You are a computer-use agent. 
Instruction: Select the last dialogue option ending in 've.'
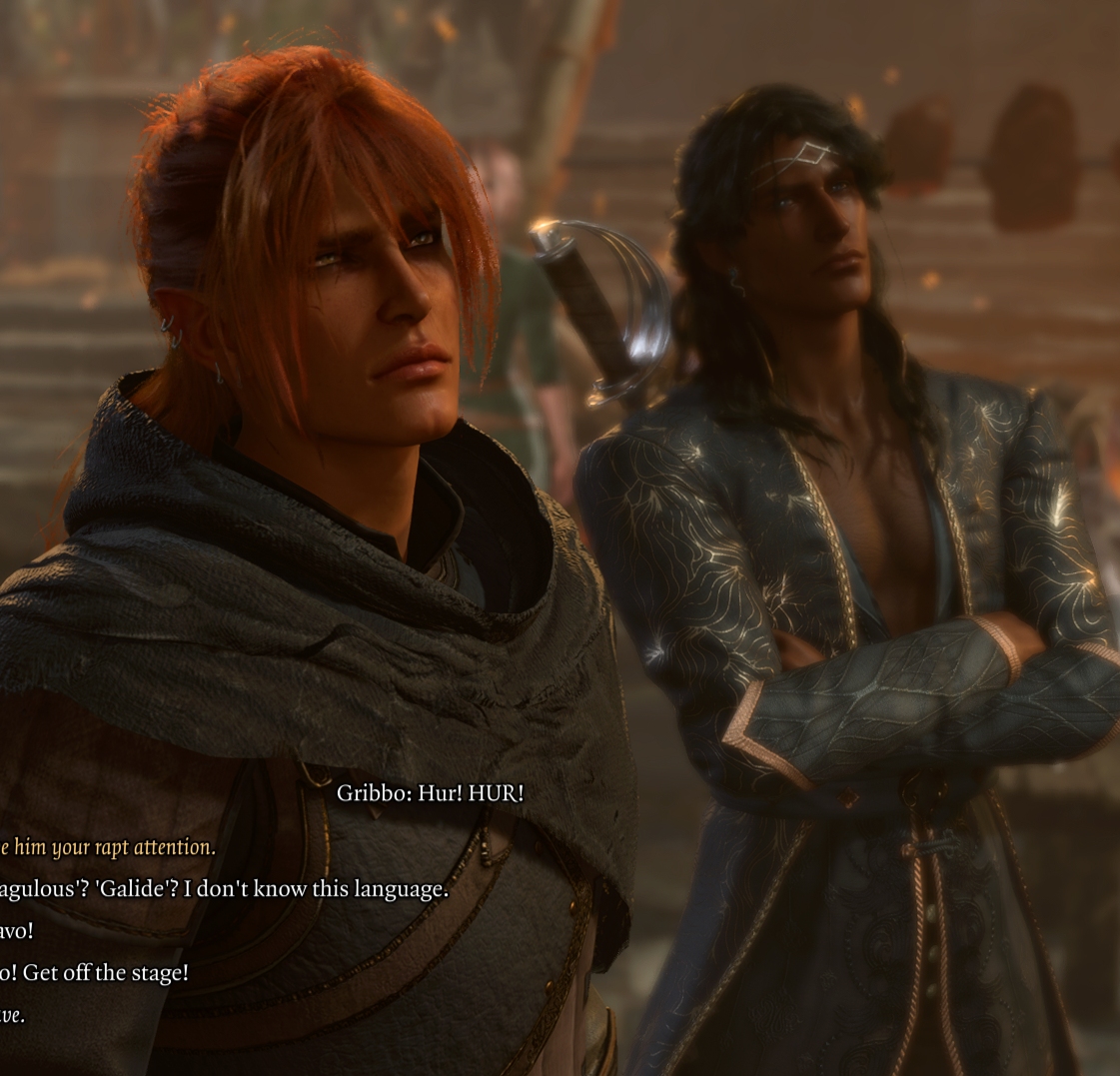pos(12,1015)
